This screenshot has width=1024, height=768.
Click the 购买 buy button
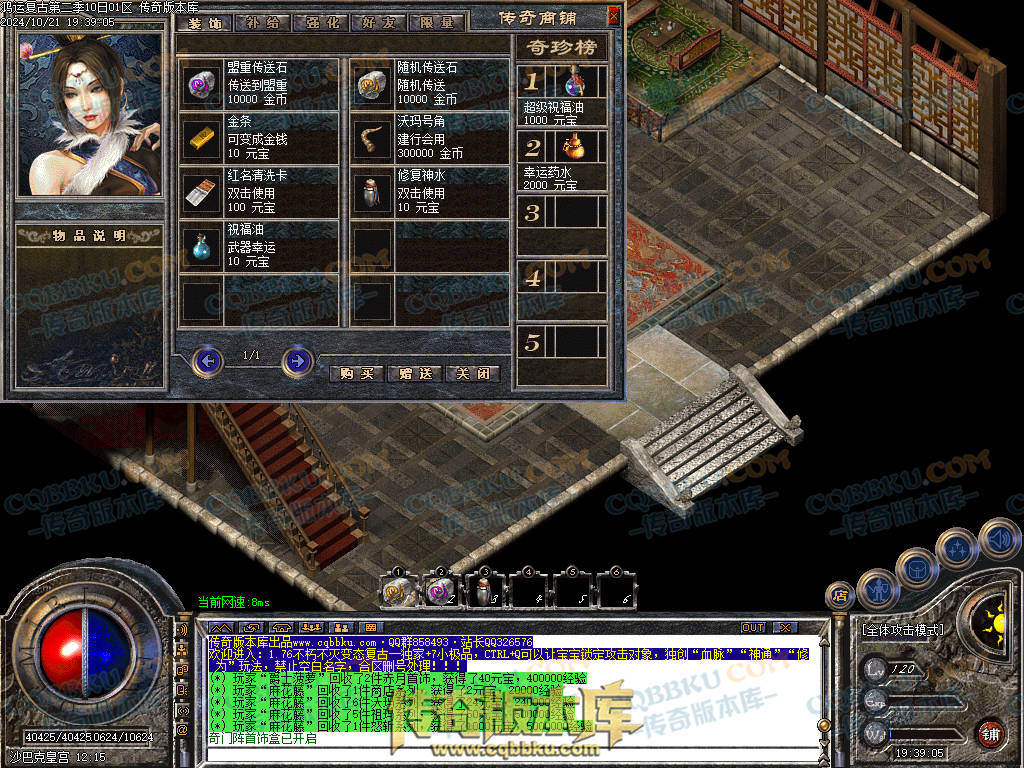click(x=356, y=374)
